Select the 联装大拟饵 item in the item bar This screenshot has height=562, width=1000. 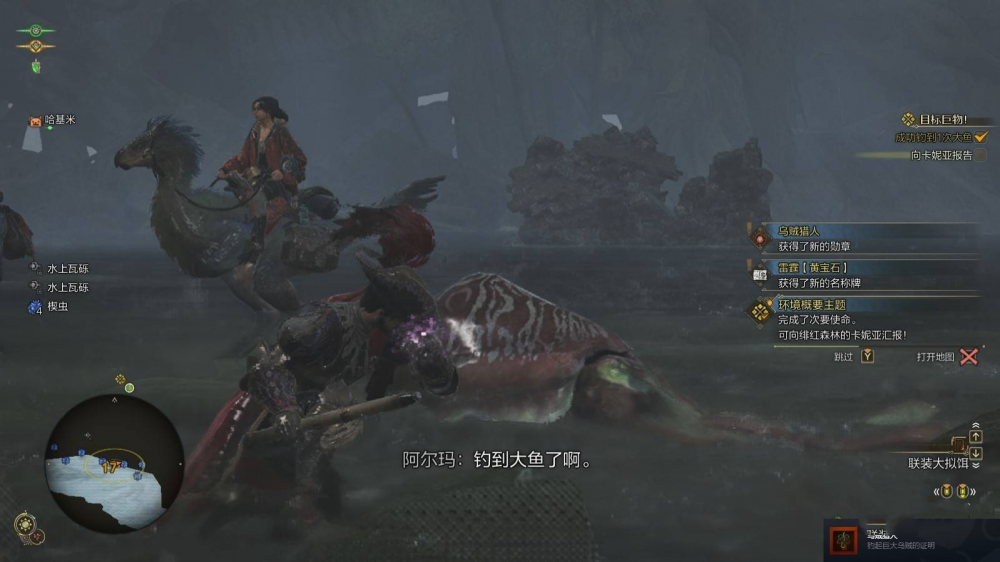tap(937, 463)
